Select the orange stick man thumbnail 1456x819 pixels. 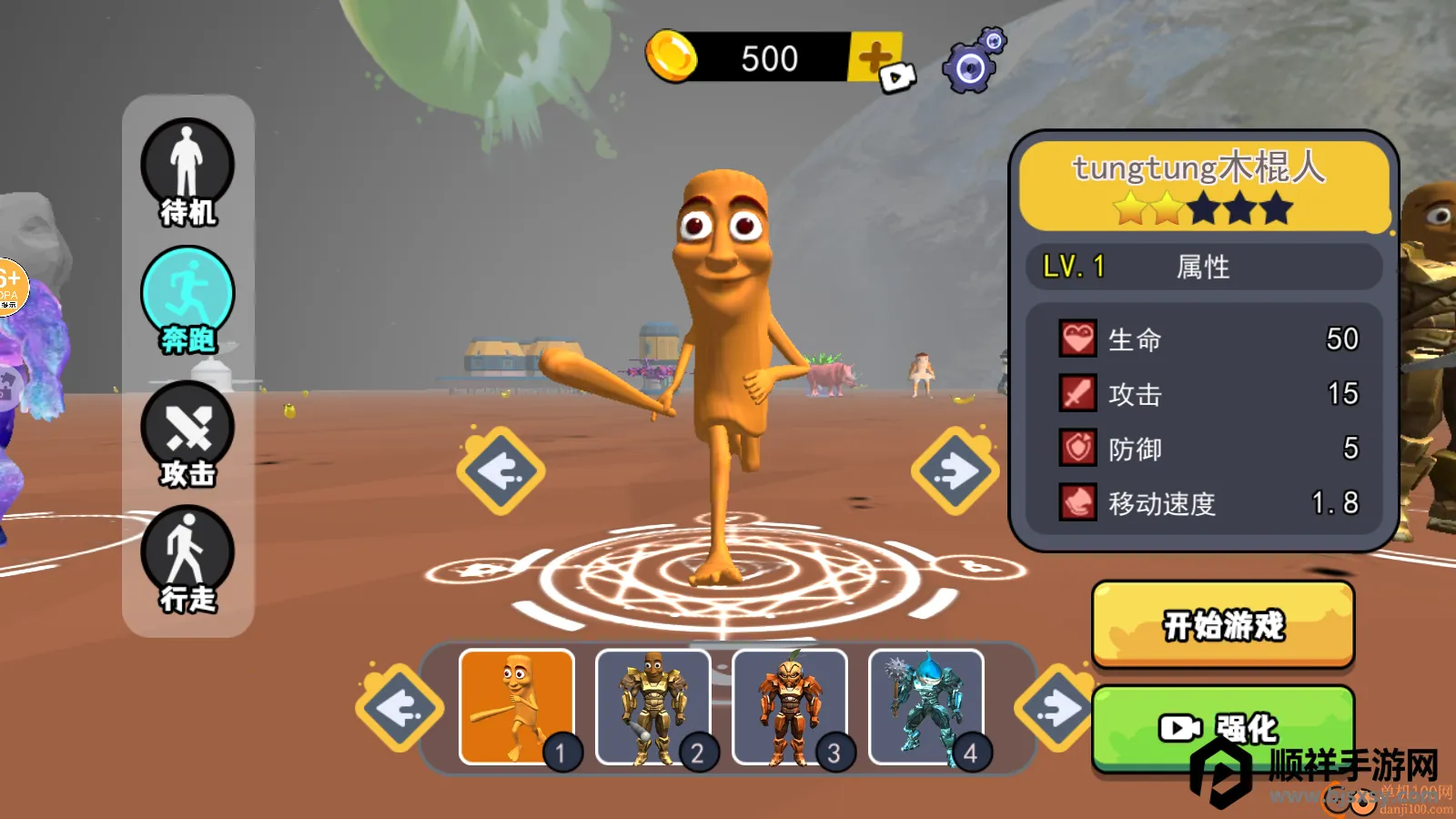[x=517, y=707]
